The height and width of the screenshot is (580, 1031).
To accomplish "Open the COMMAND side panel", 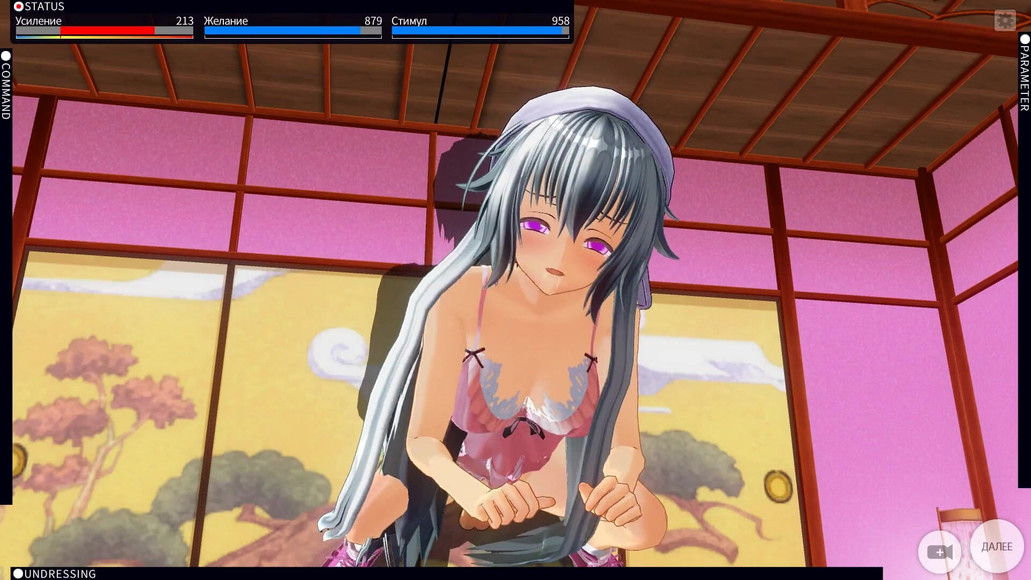I will [6, 86].
